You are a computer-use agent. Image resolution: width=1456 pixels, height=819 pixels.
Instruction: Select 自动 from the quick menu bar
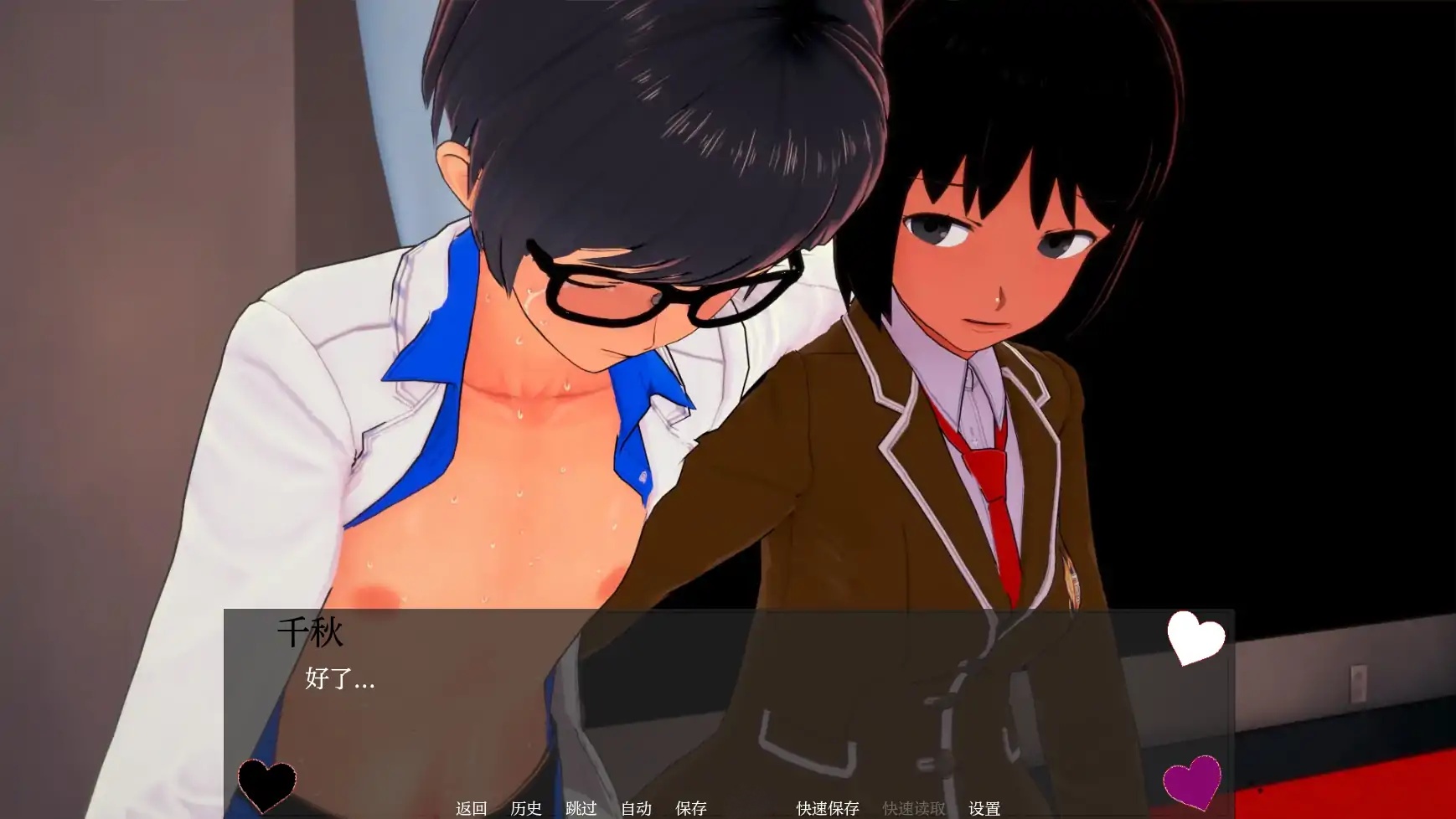(x=636, y=809)
